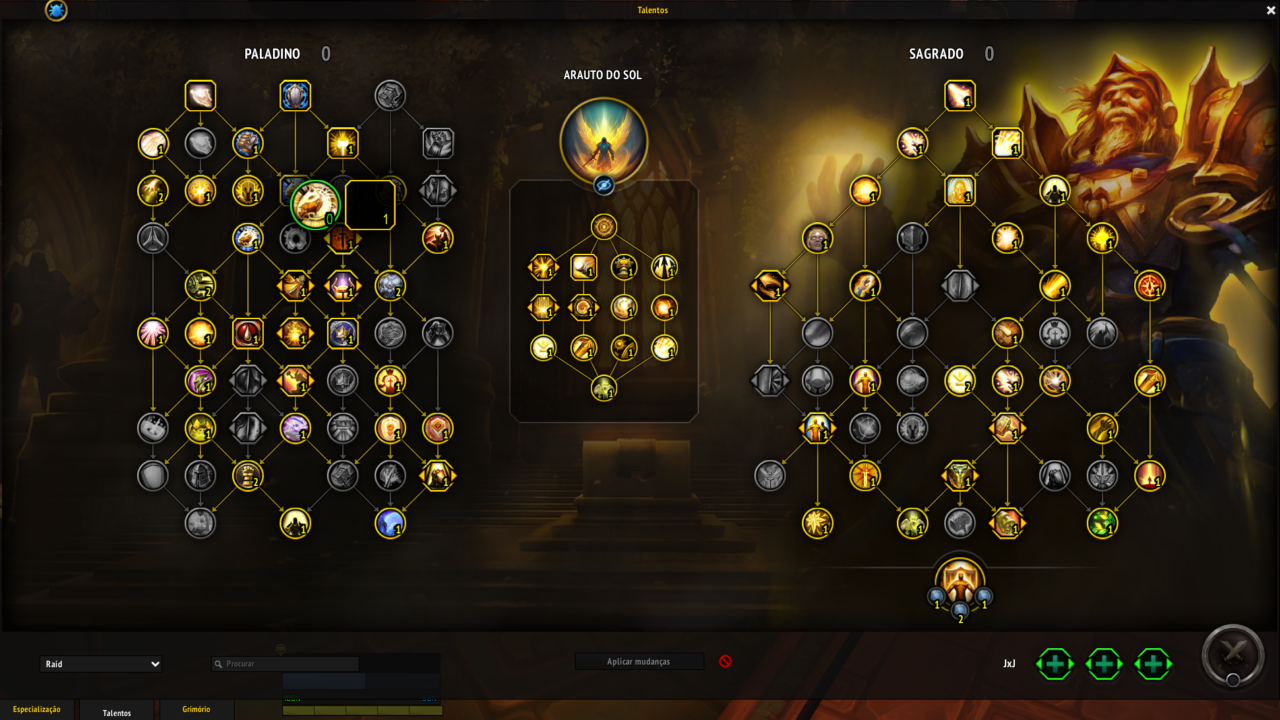1280x720 pixels.
Task: Choose the top node of the Sagrado tree
Action: click(x=960, y=96)
